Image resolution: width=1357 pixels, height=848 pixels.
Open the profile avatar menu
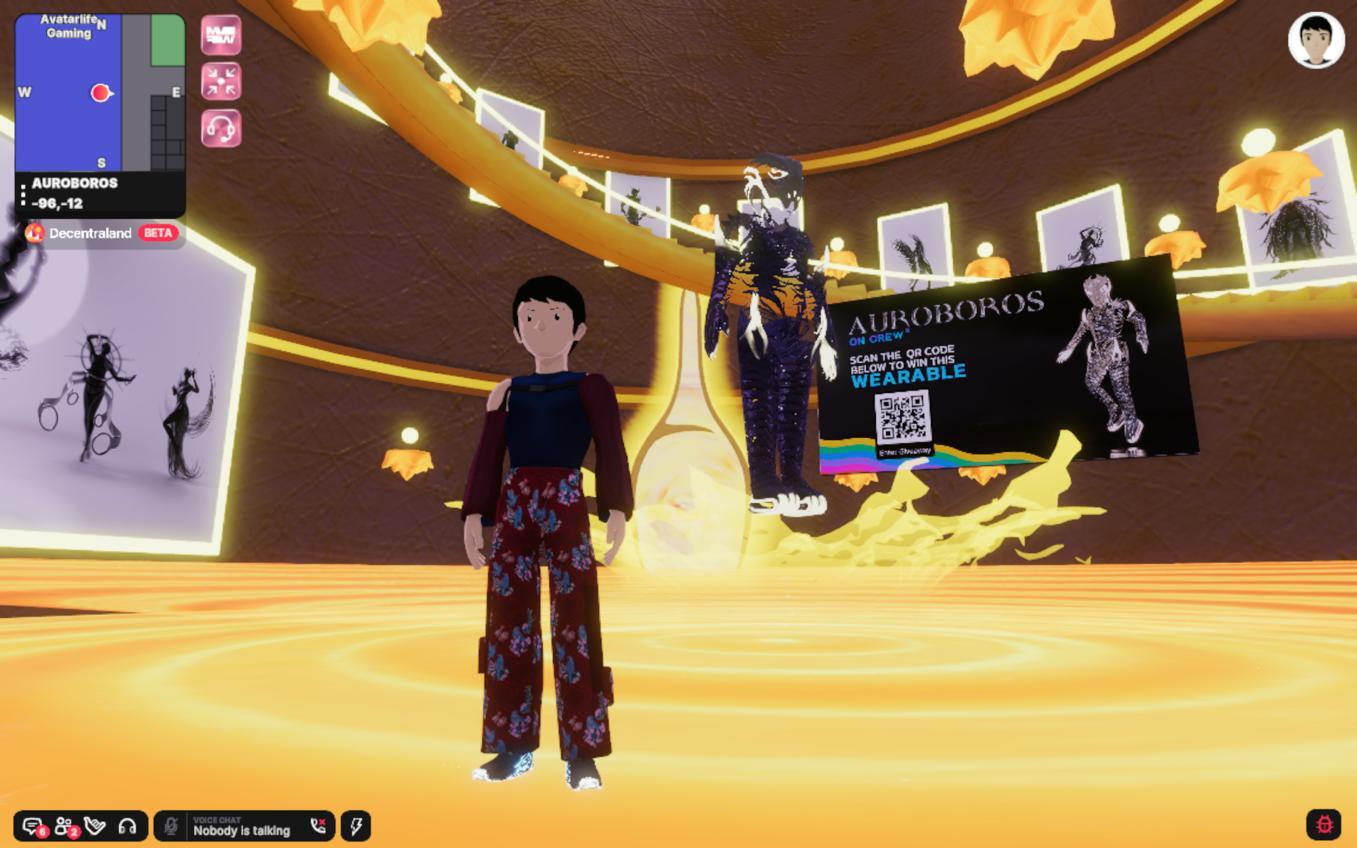tap(1315, 41)
